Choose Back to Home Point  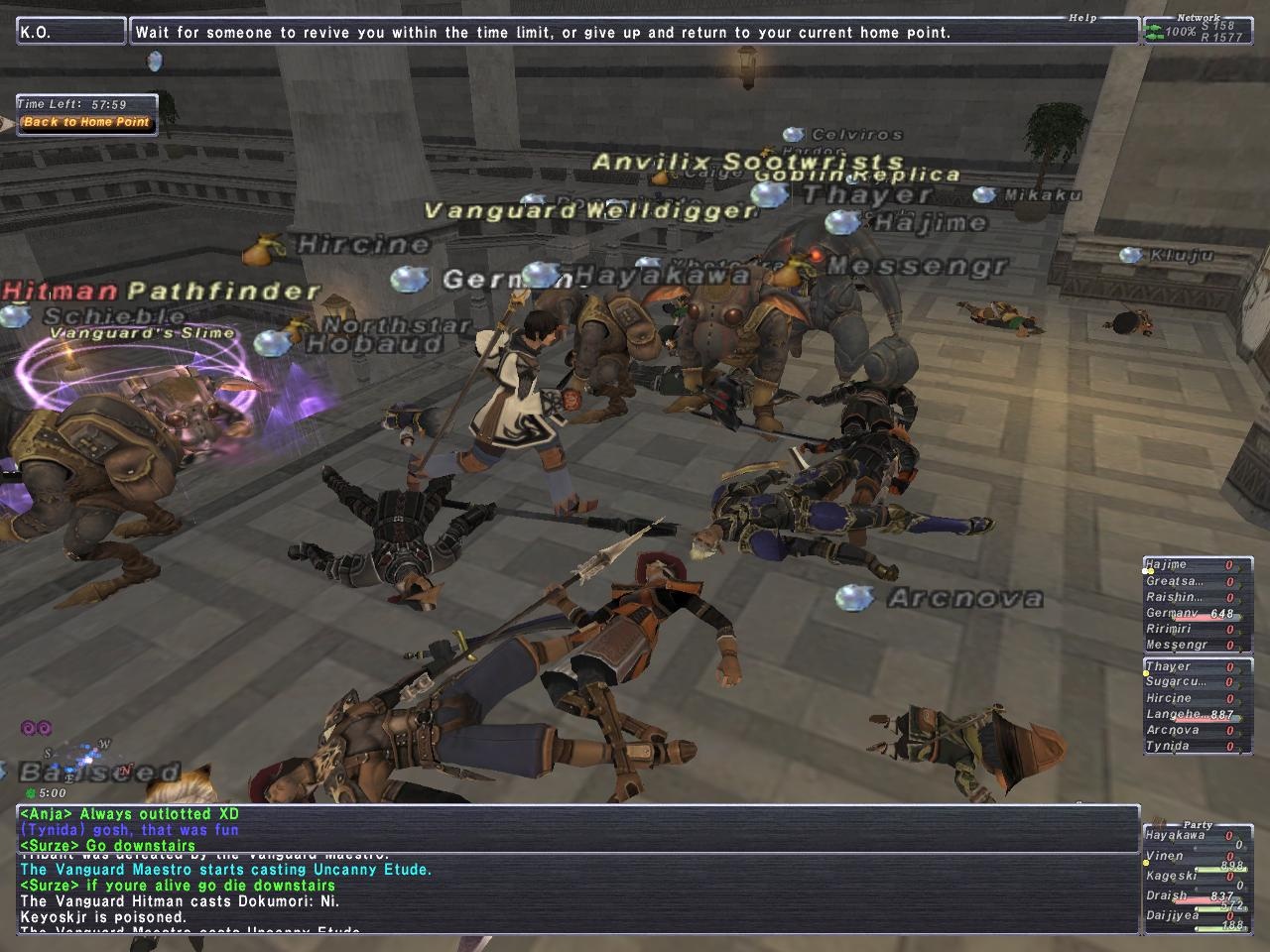[x=86, y=122]
